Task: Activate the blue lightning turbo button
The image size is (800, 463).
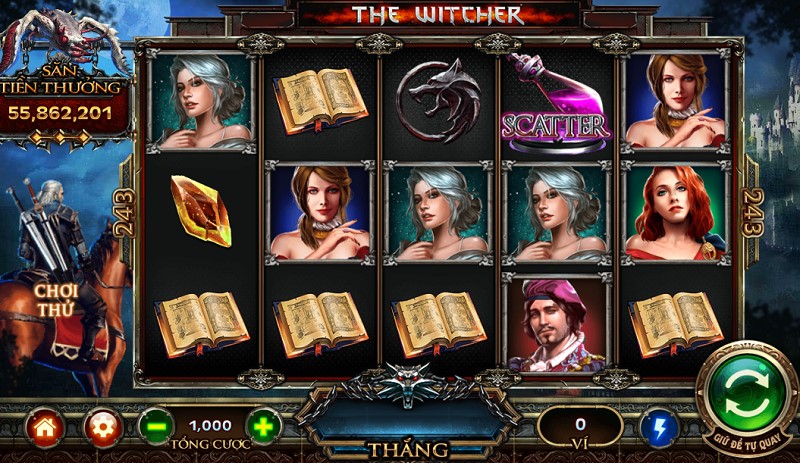Action: click(659, 428)
